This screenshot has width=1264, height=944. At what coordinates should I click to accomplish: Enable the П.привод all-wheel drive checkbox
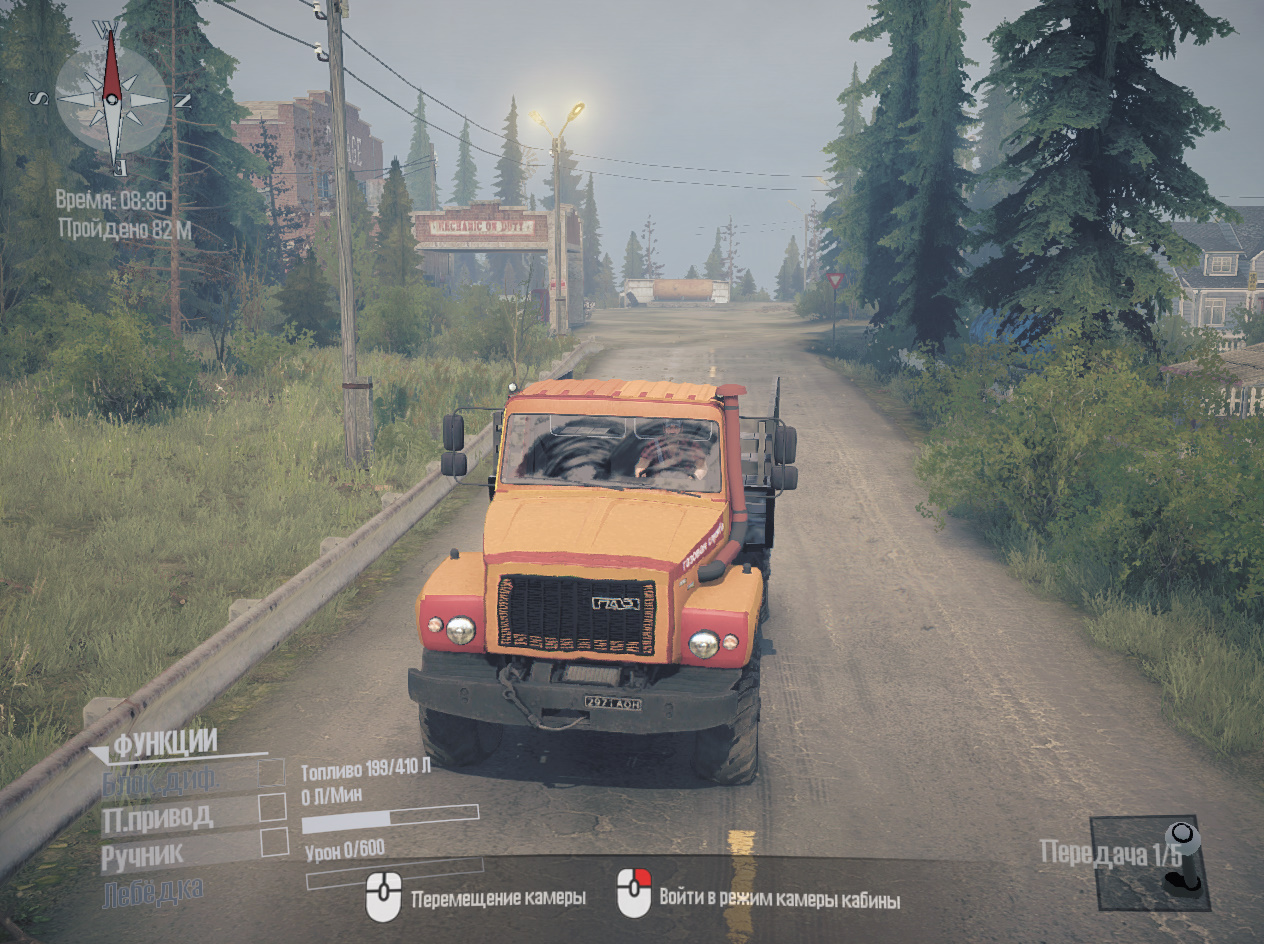(272, 808)
